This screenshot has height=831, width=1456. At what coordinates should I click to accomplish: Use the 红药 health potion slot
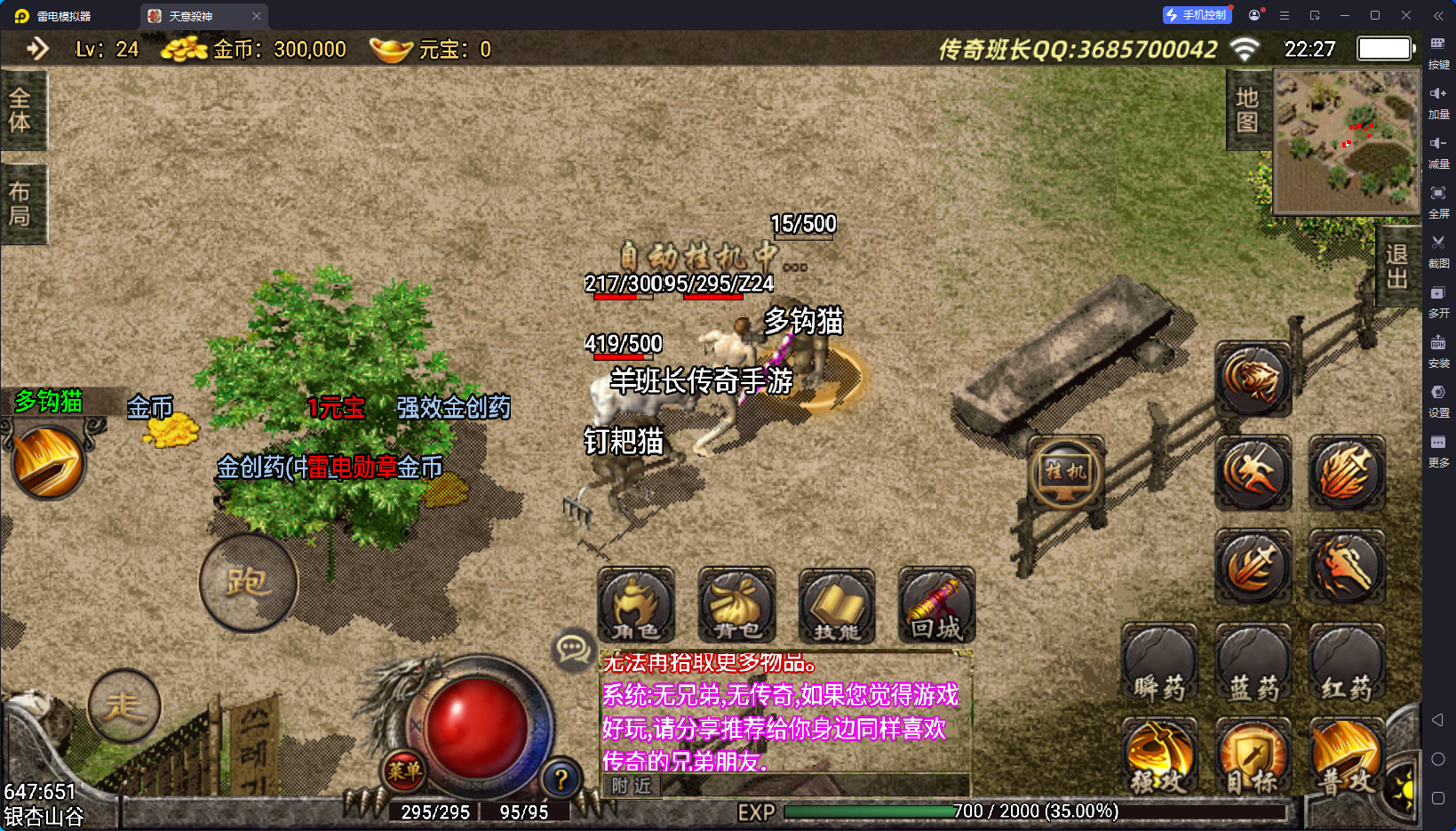(1347, 664)
